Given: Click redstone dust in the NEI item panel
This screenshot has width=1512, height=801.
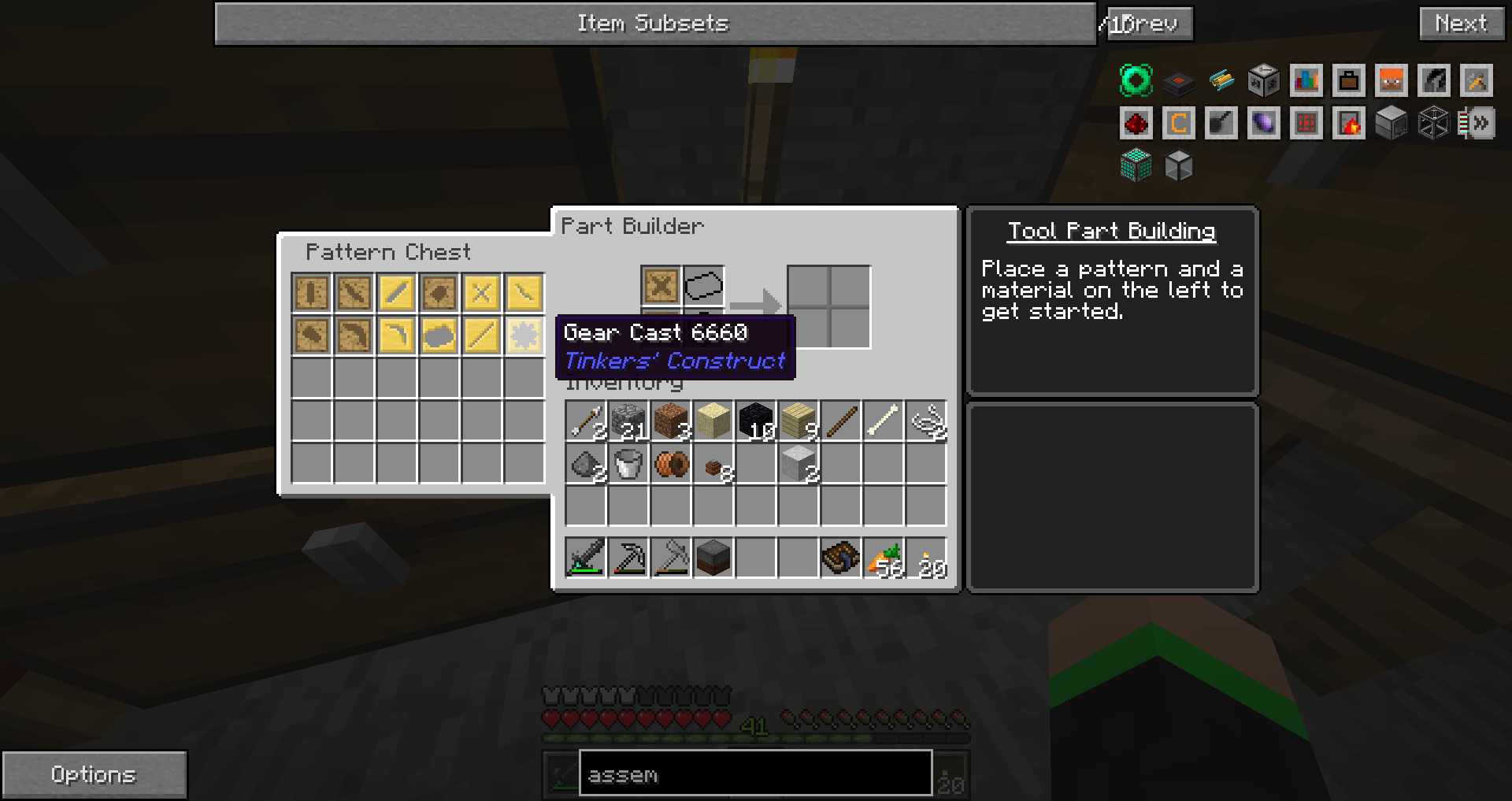Looking at the screenshot, I should [1136, 123].
